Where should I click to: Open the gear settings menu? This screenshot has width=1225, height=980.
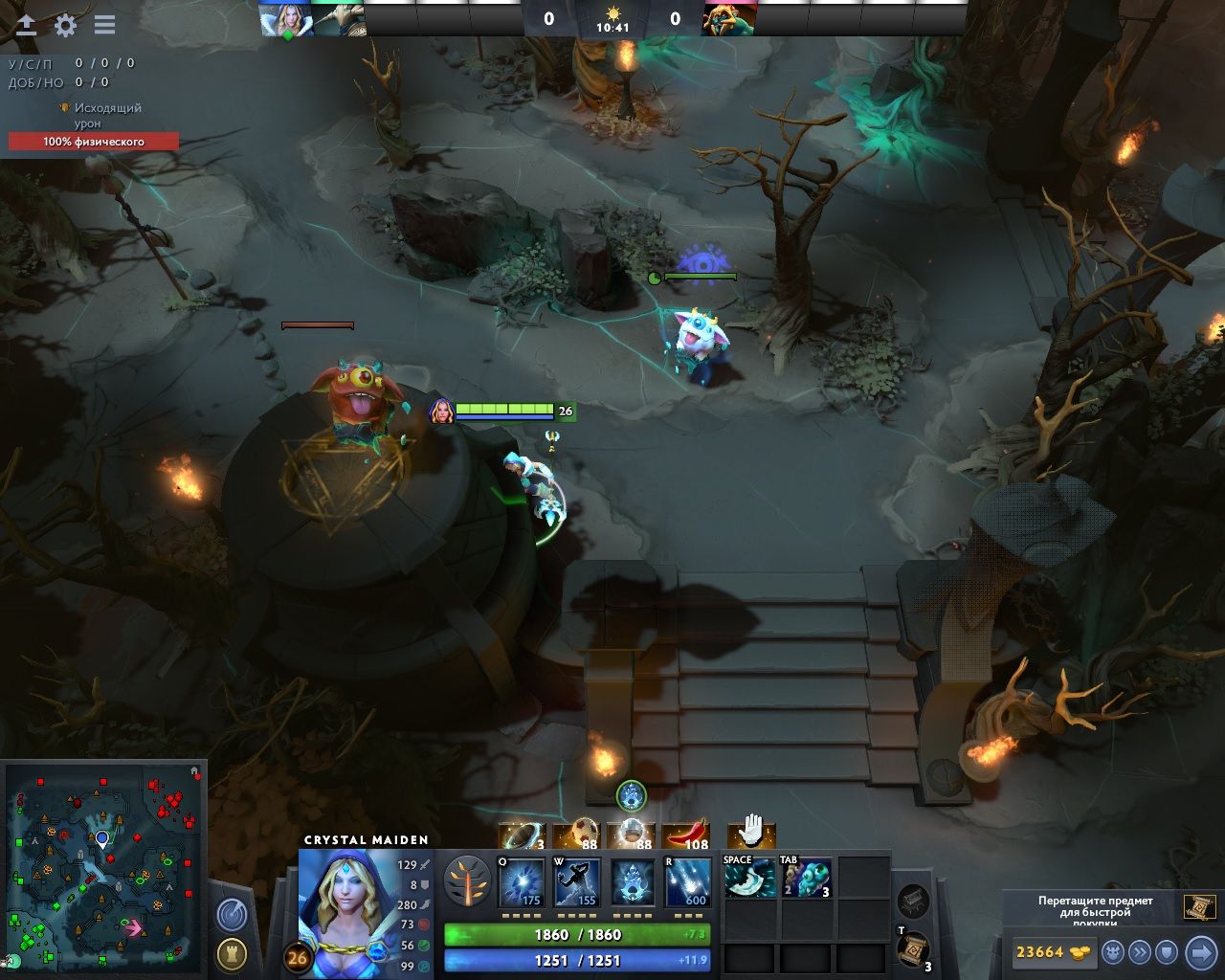pyautogui.click(x=65, y=26)
